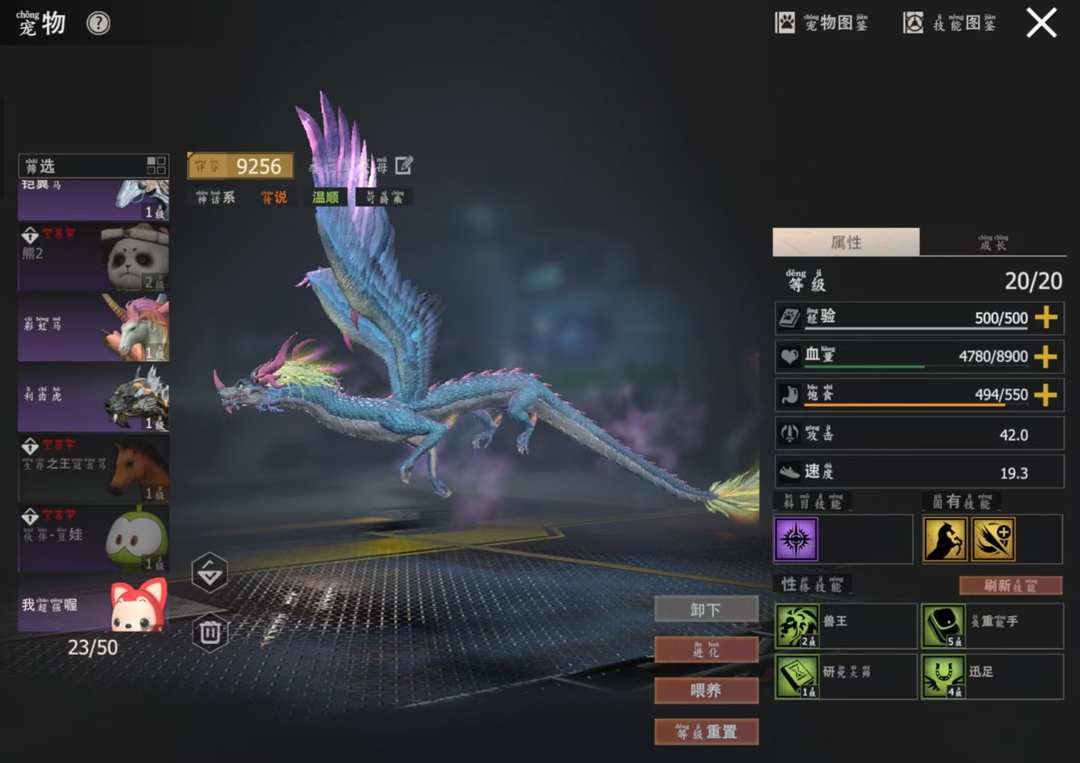The height and width of the screenshot is (763, 1080).
Task: Edit the pet's name with the pencil icon
Action: [x=404, y=165]
